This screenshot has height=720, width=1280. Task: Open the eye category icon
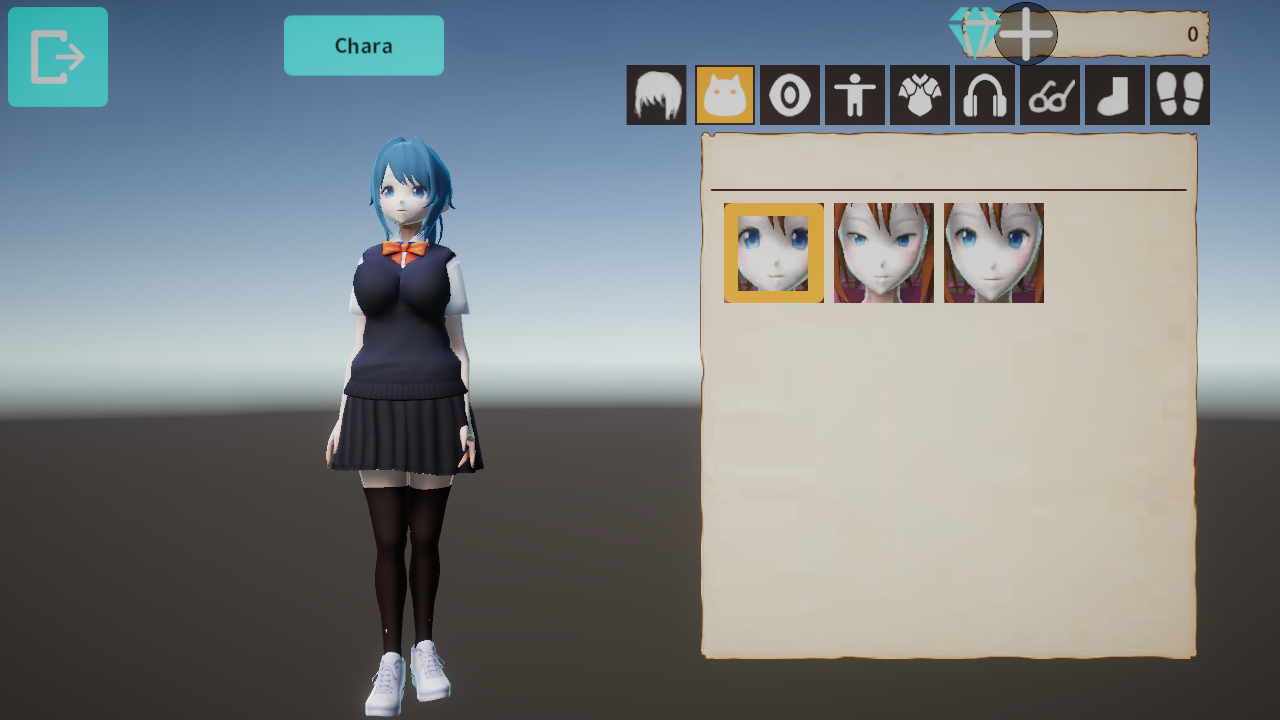pos(789,95)
